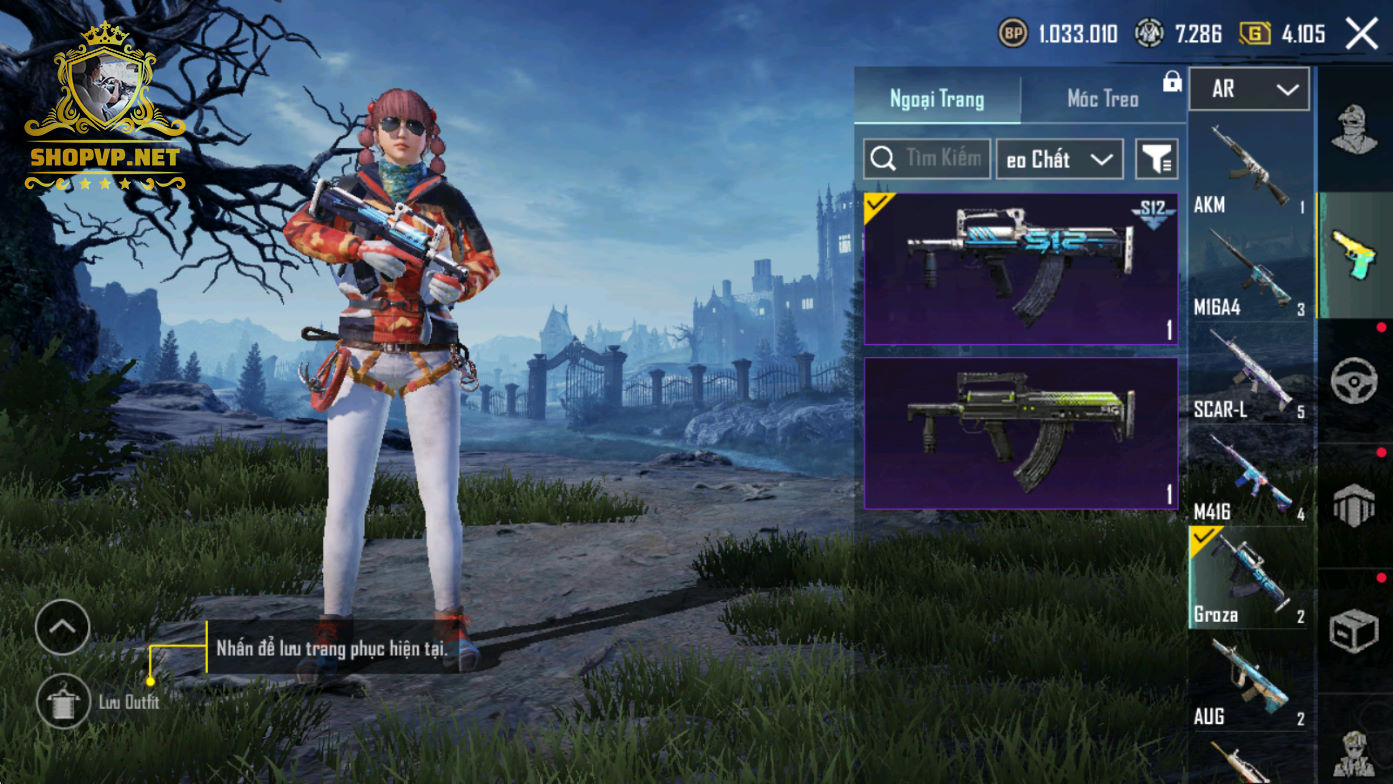Viewport: 1393px width, 784px height.
Task: Select AKM in the weapon list
Action: (1249, 168)
